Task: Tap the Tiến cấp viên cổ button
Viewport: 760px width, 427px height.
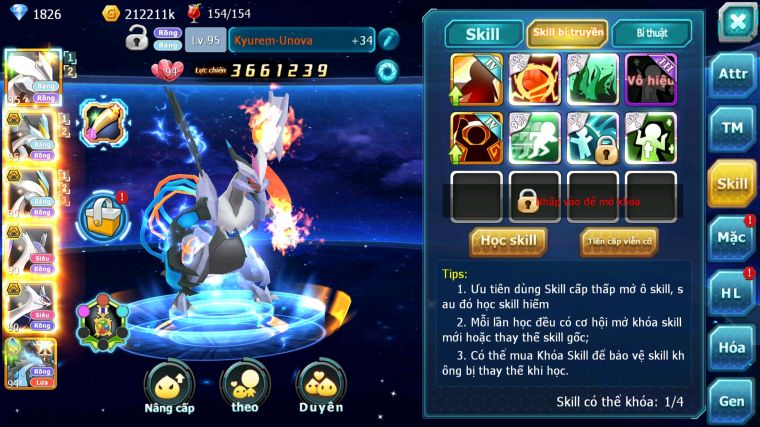Action: click(x=619, y=241)
